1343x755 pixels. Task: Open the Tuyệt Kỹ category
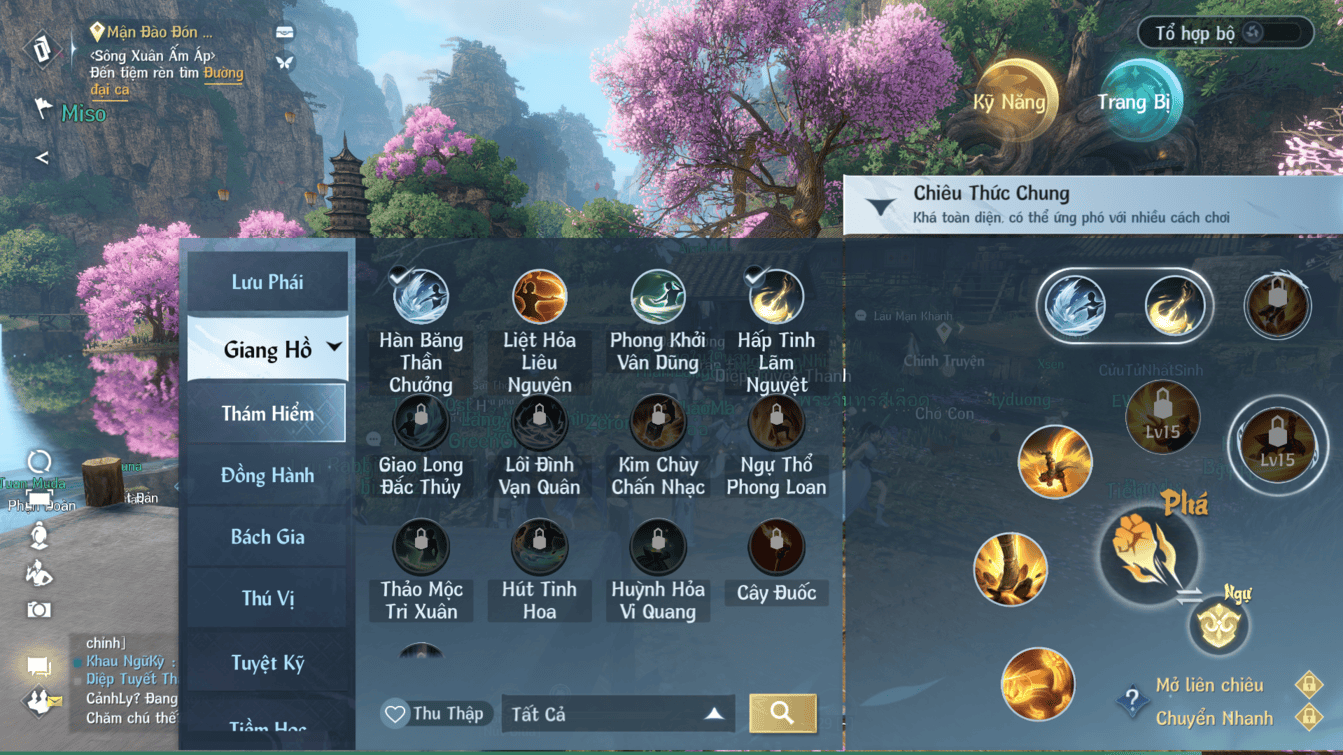click(x=267, y=662)
